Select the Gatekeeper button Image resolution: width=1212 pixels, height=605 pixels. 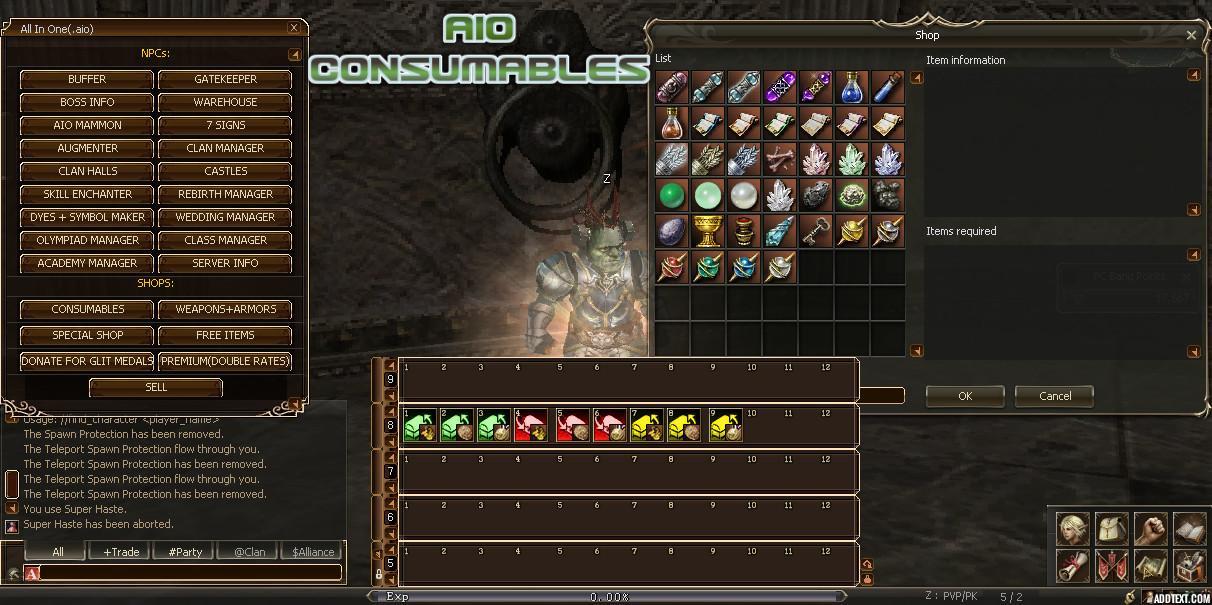(x=225, y=79)
